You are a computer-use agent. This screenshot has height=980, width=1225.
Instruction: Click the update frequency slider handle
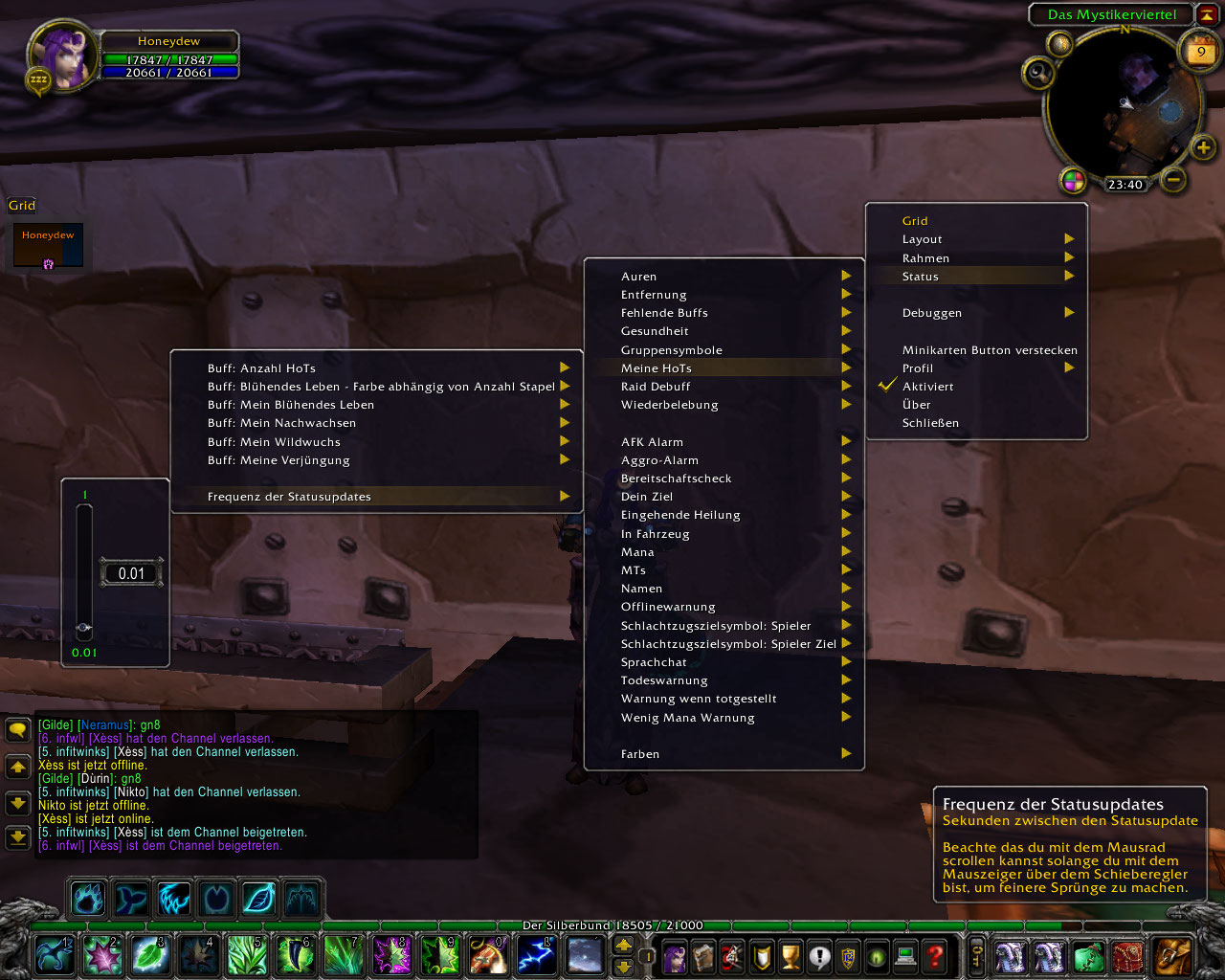[84, 628]
